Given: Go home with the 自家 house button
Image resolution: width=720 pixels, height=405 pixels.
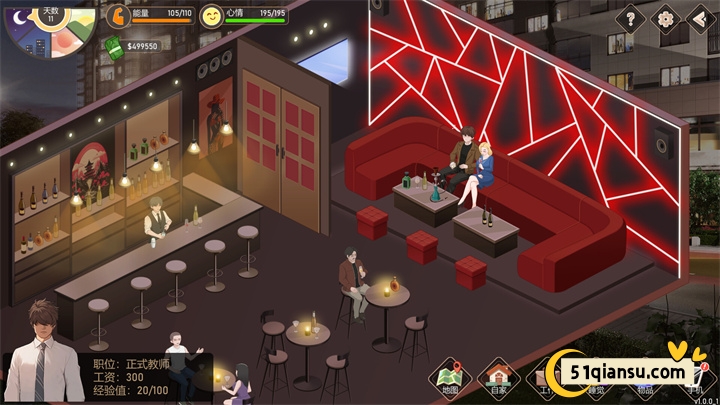Looking at the screenshot, I should coord(498,377).
